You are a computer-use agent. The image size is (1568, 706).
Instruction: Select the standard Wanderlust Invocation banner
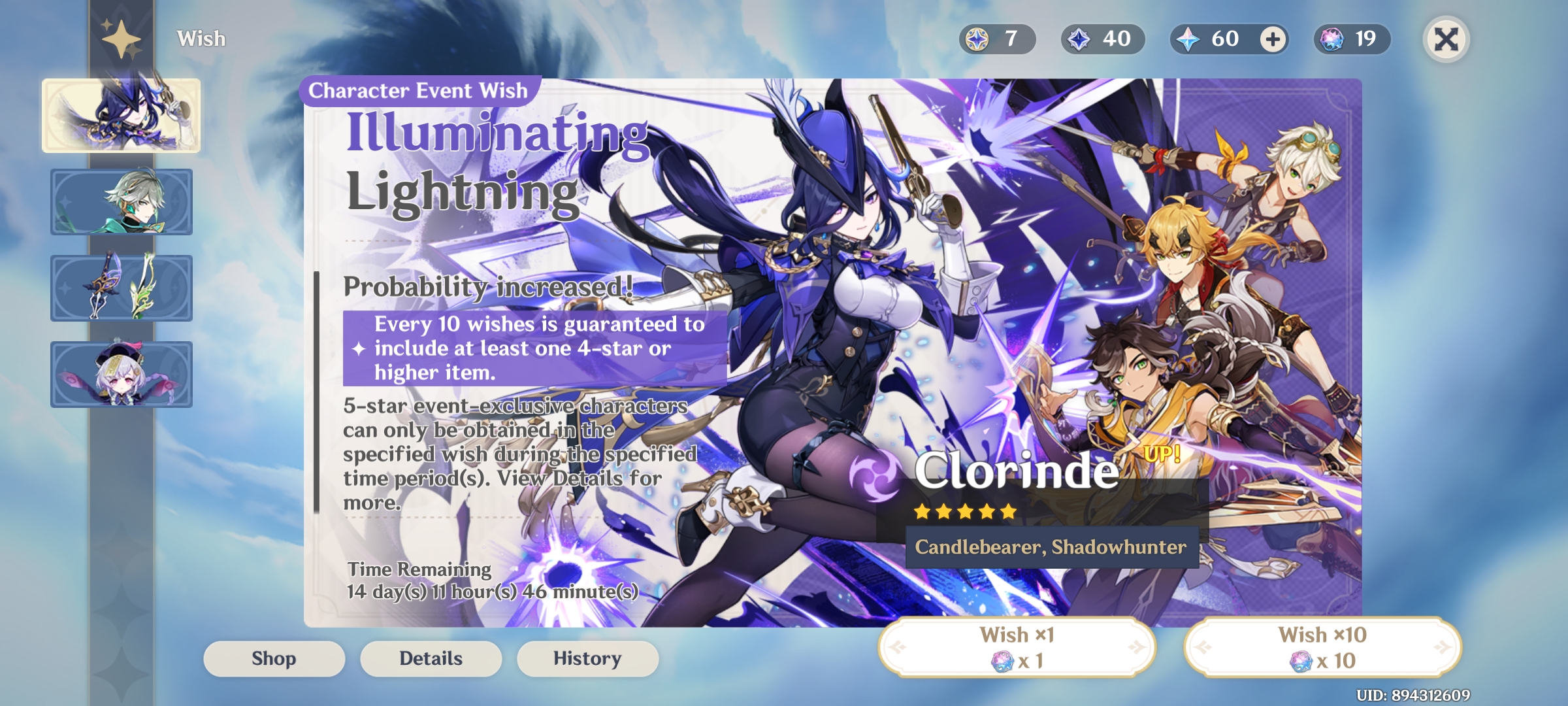[122, 374]
